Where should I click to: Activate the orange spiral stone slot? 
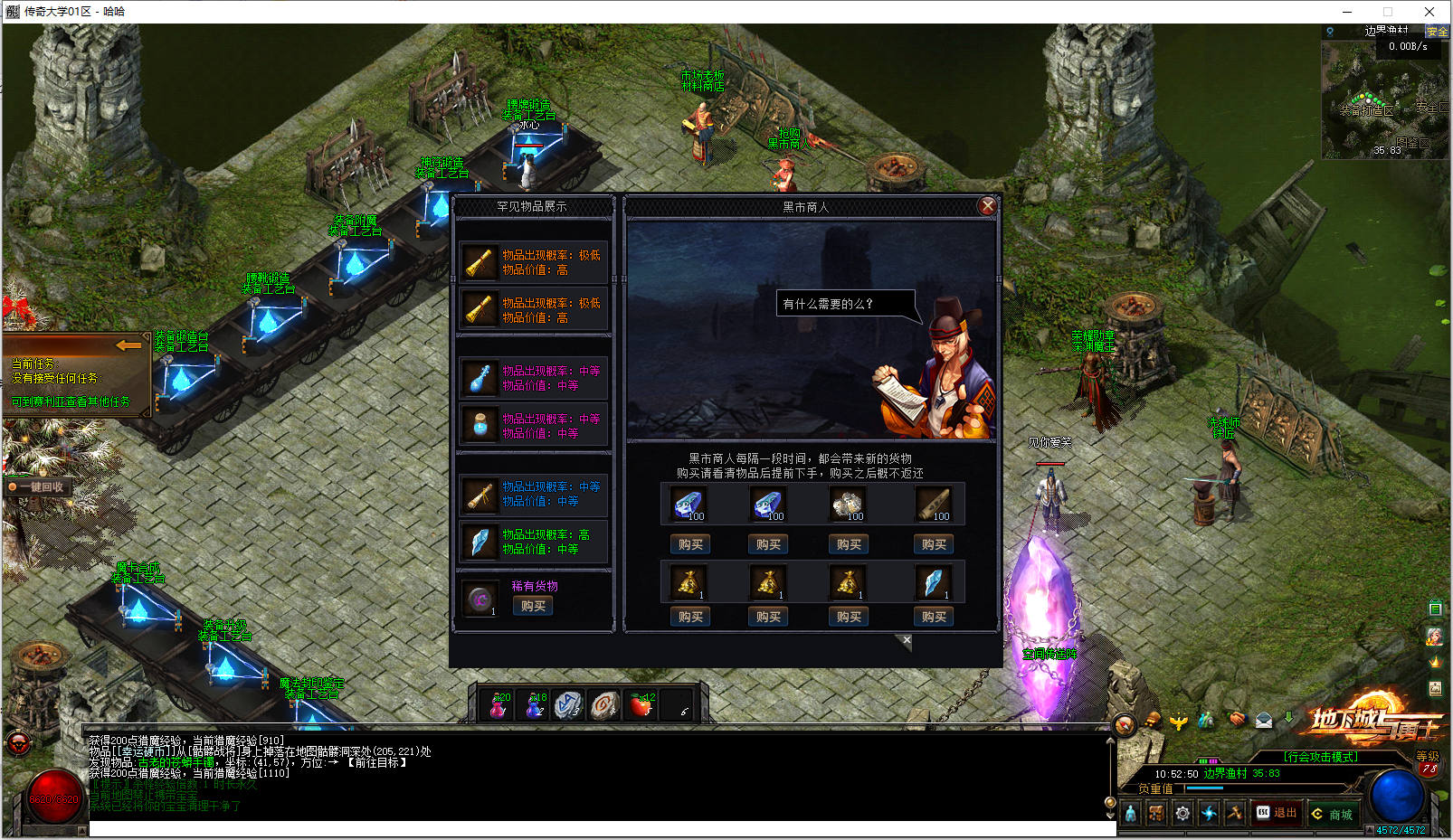604,704
